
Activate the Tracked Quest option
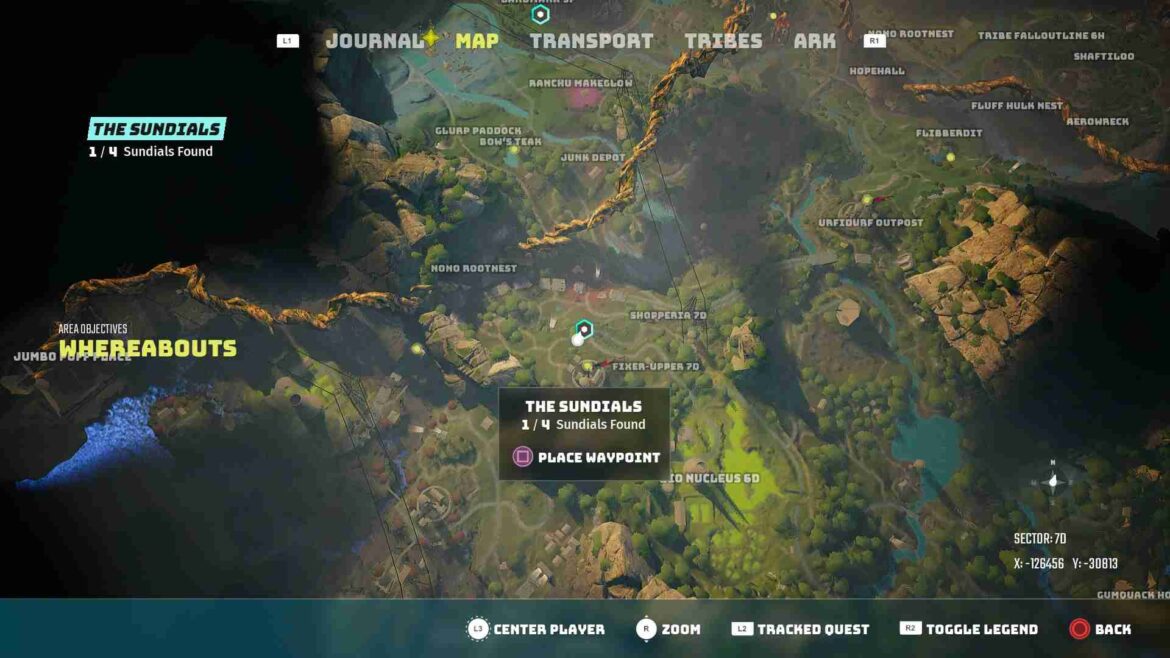click(812, 629)
